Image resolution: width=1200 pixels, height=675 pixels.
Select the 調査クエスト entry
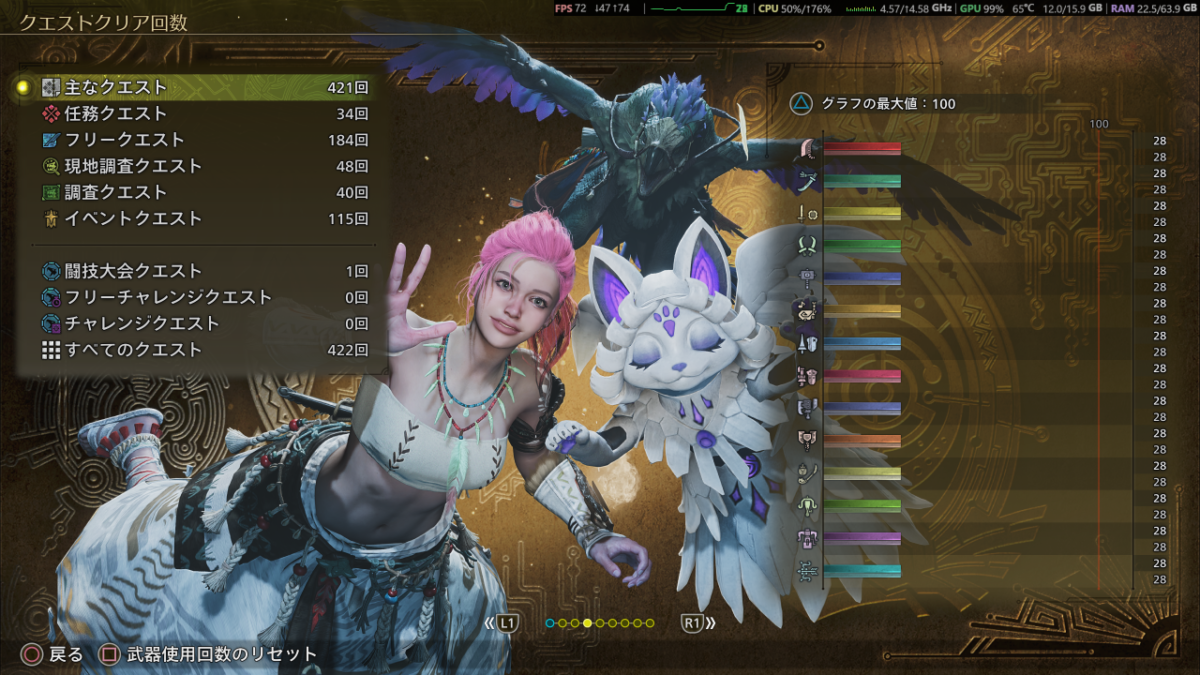200,192
